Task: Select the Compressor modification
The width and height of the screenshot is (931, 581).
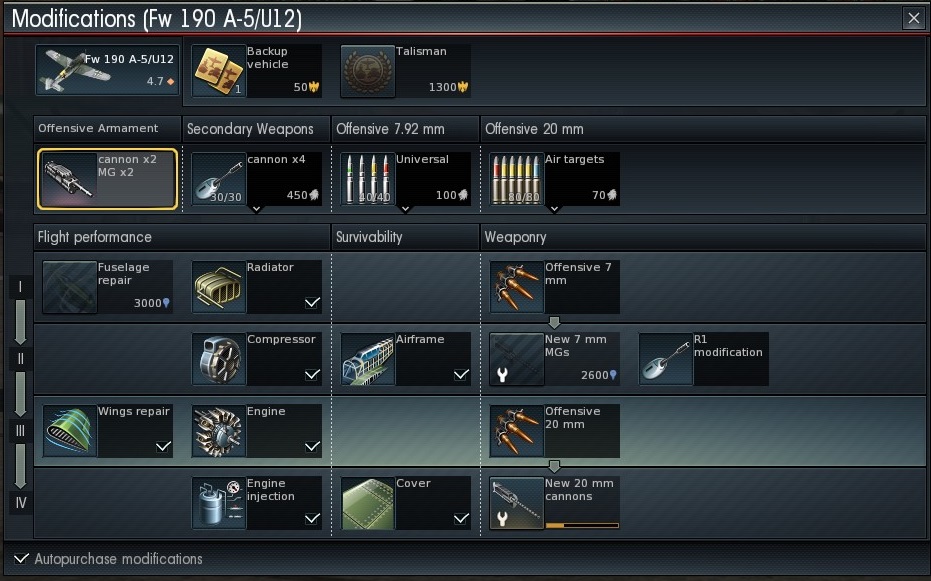Action: click(256, 358)
